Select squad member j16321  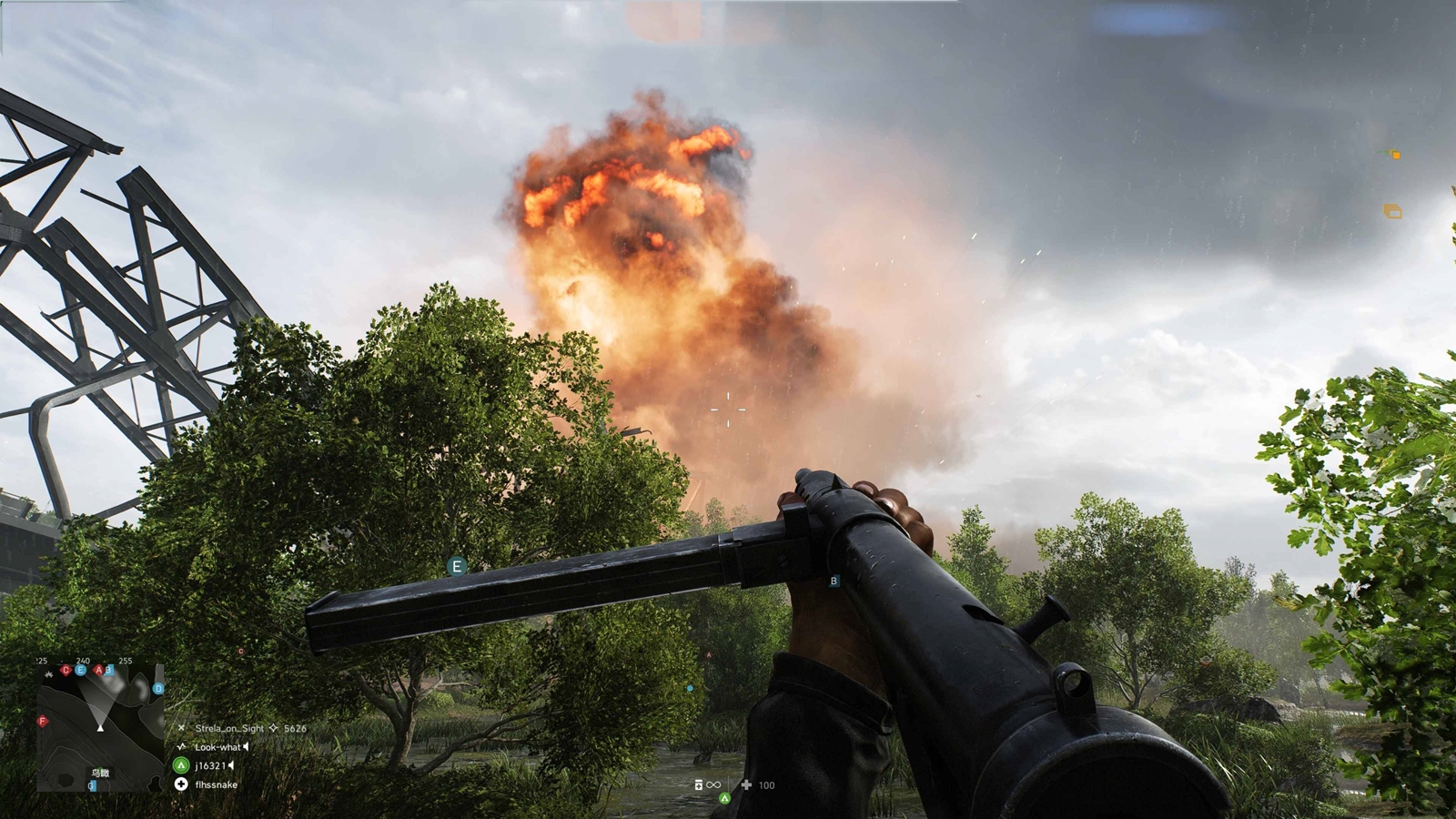click(x=210, y=765)
